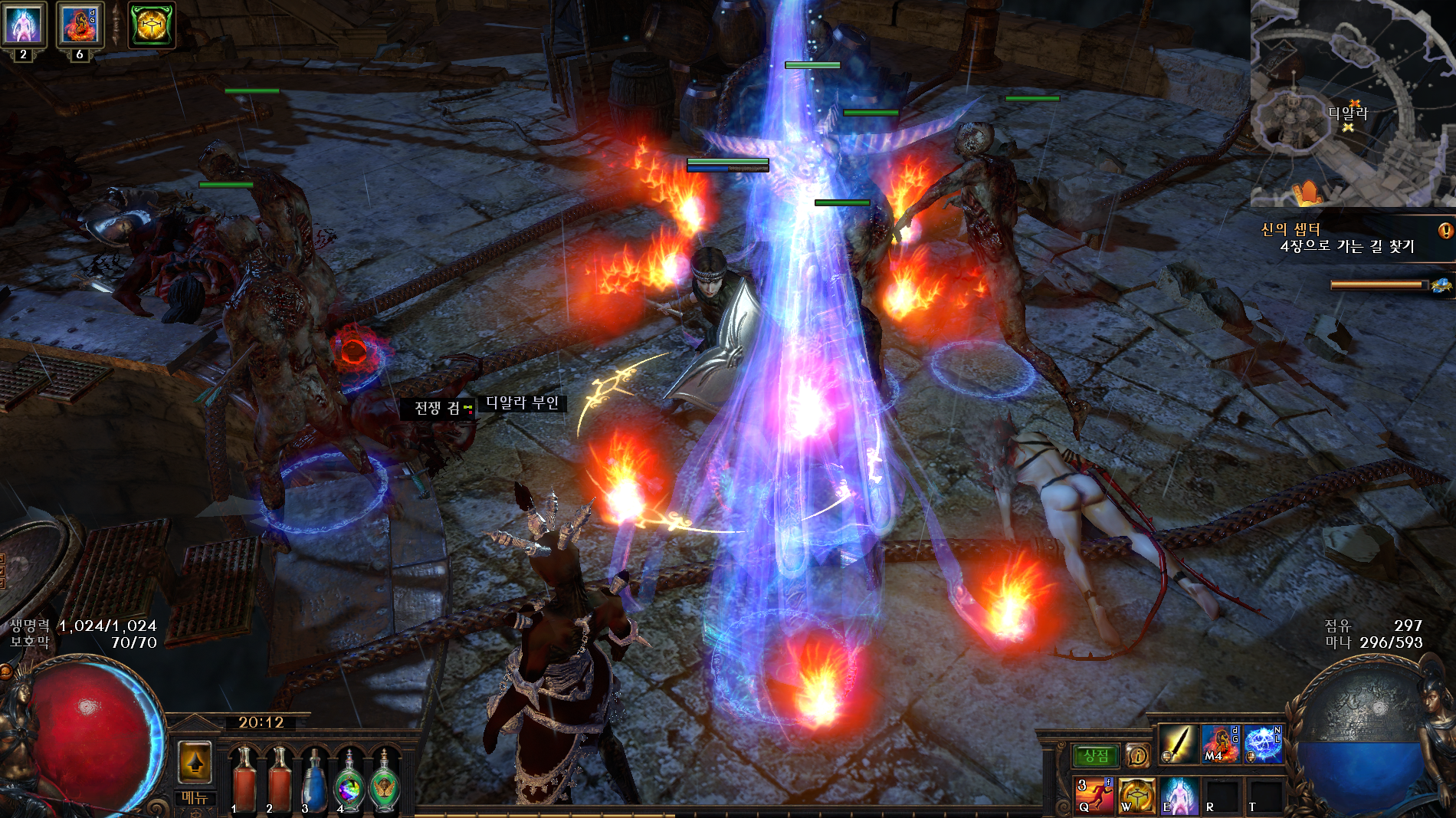Use the second red life flask

279,779
